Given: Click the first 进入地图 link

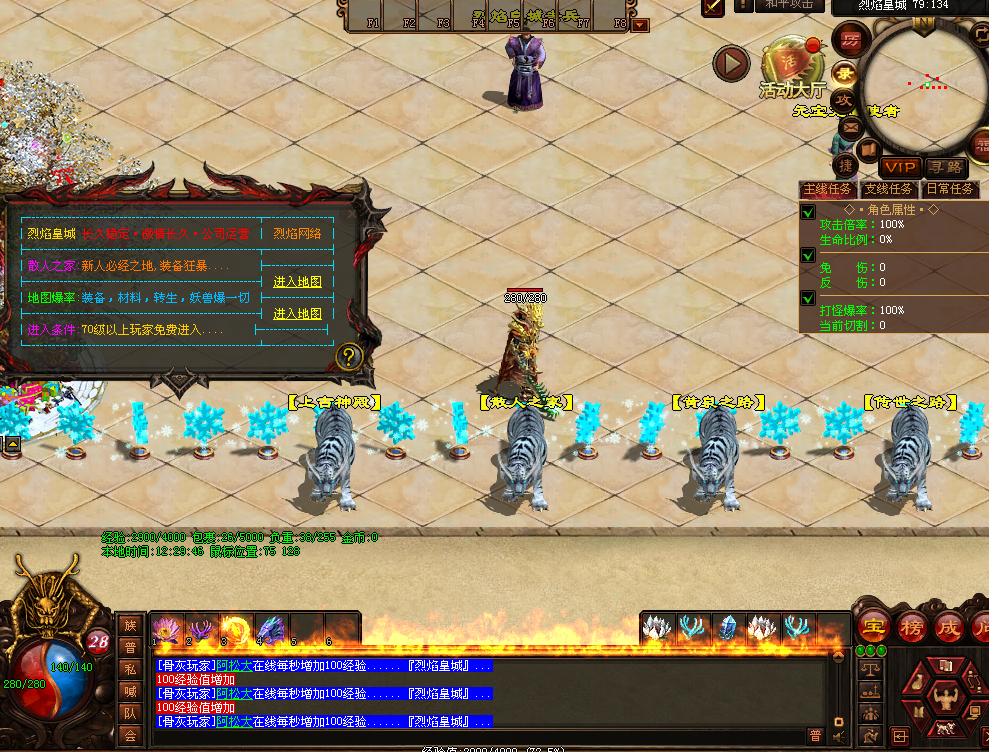Looking at the screenshot, I should 297,282.
